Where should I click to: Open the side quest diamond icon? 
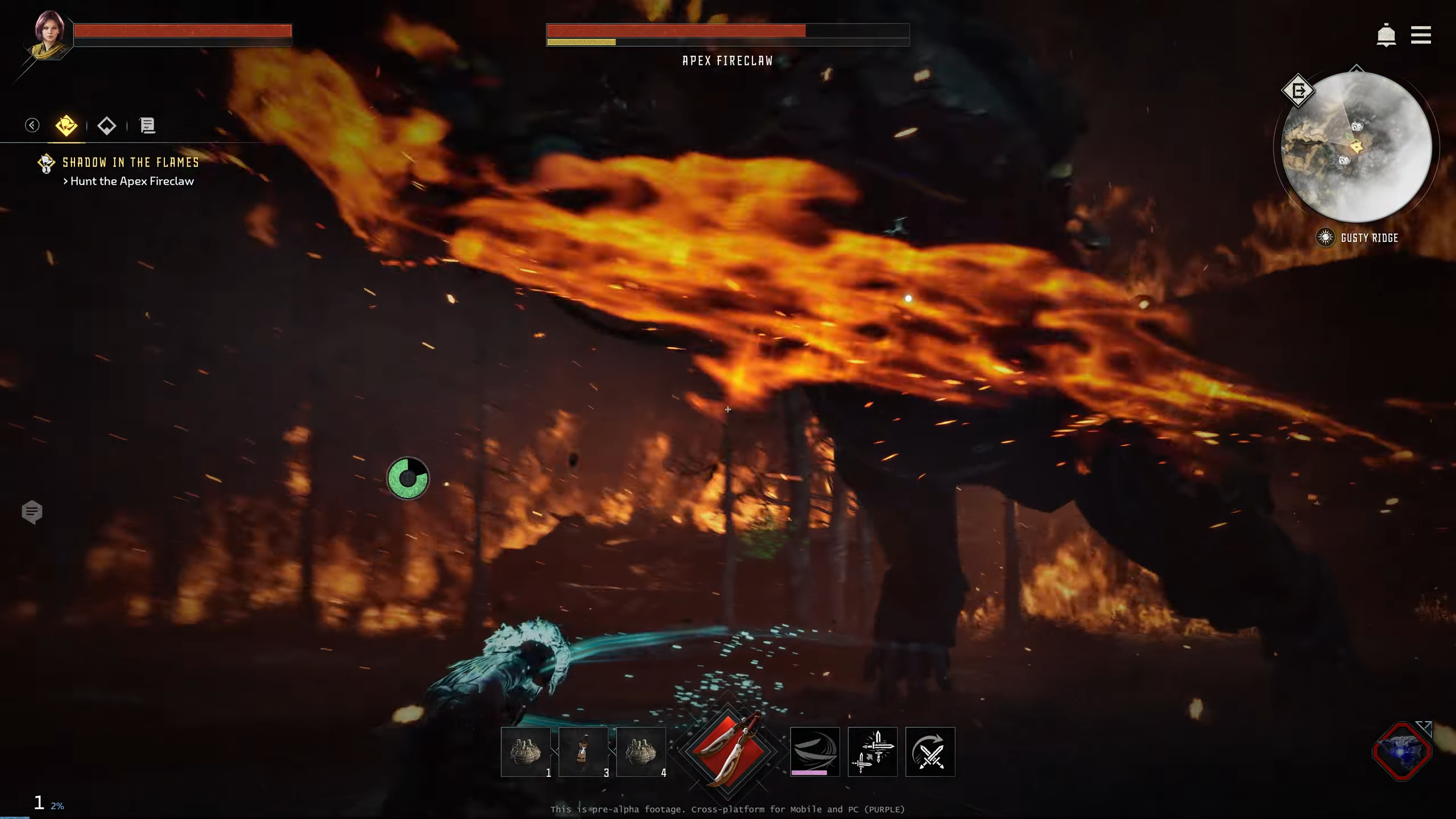107,125
